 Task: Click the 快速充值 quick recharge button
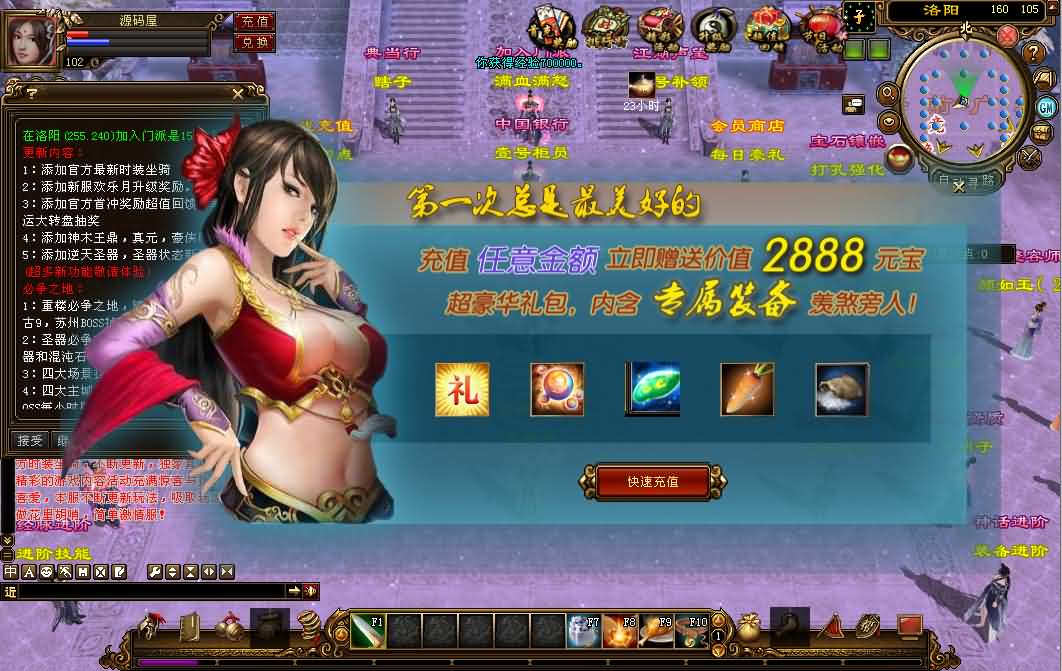(653, 481)
